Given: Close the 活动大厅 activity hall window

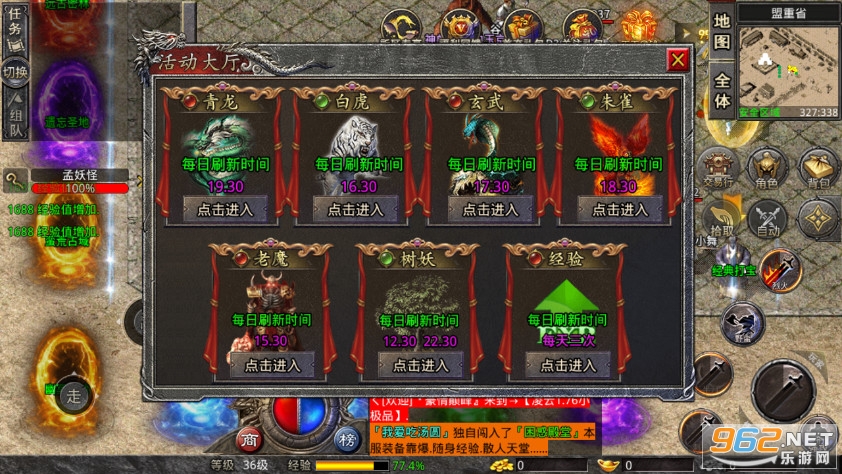Looking at the screenshot, I should tap(678, 59).
